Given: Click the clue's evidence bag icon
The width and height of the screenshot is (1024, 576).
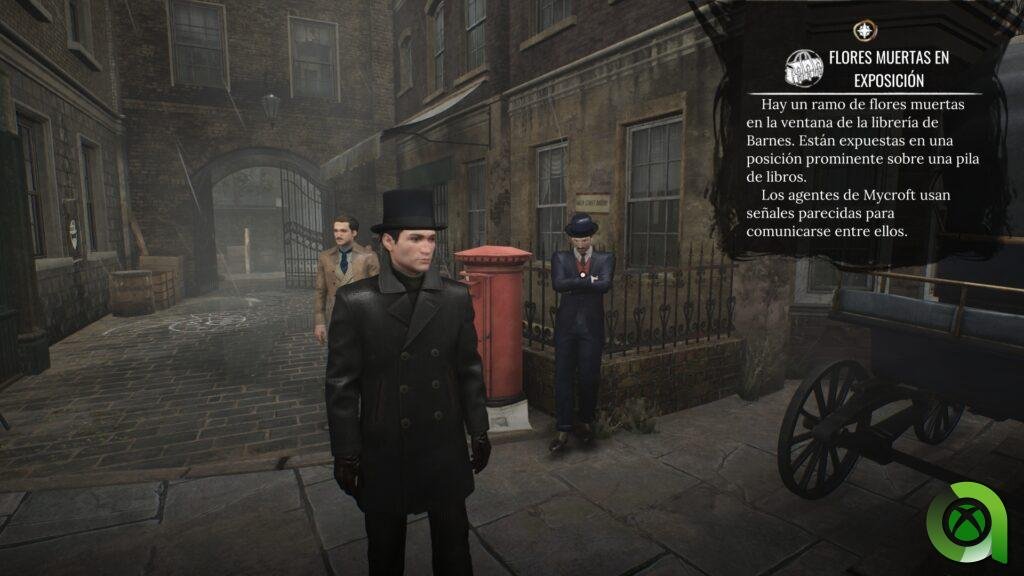Looking at the screenshot, I should (803, 66).
